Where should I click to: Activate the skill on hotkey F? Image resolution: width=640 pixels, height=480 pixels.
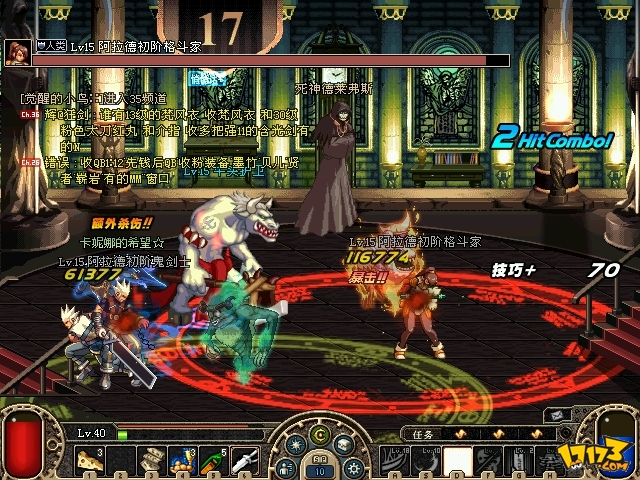[x=489, y=460]
